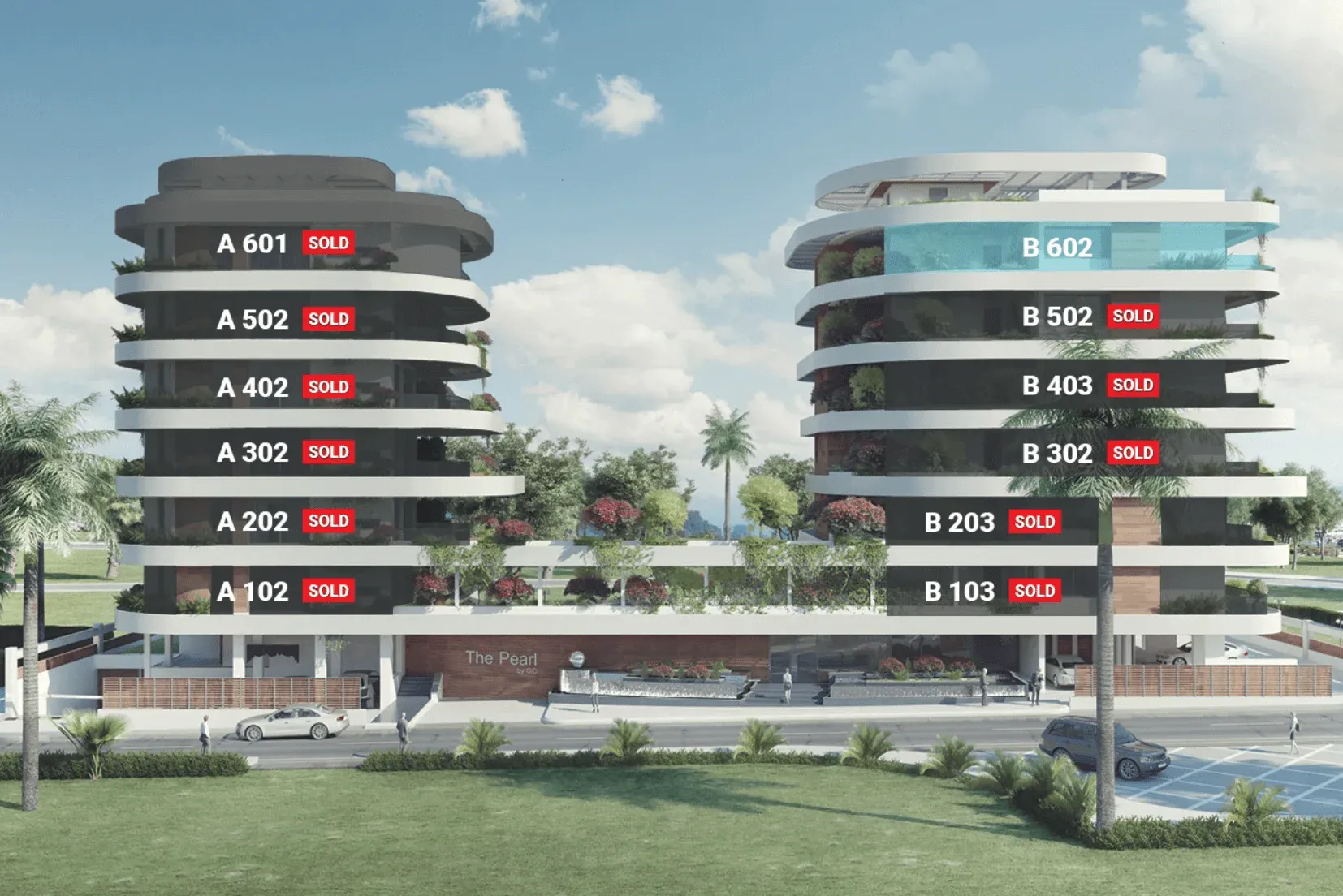The height and width of the screenshot is (896, 1343).
Task: Click the B 203 unit label
Action: (x=959, y=523)
